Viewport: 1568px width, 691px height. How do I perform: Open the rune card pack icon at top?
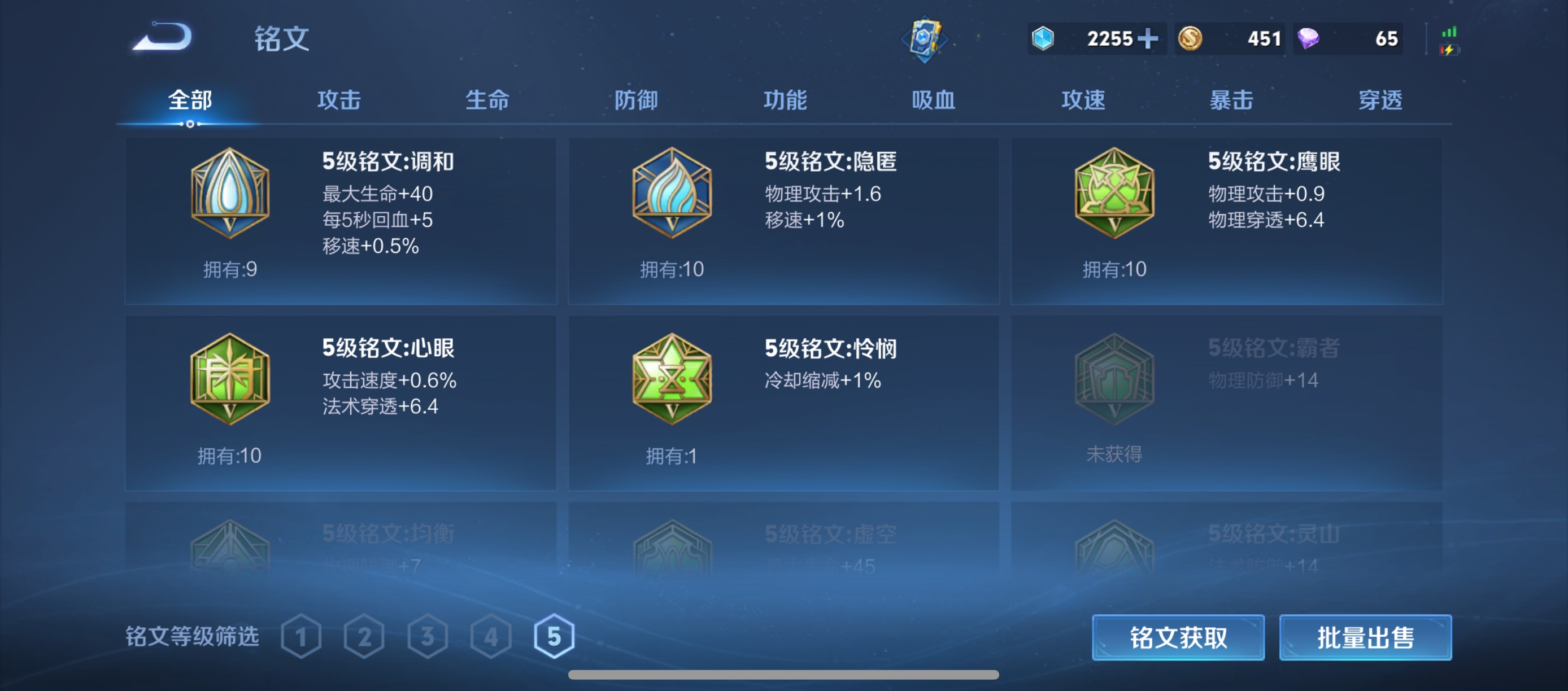coord(925,38)
